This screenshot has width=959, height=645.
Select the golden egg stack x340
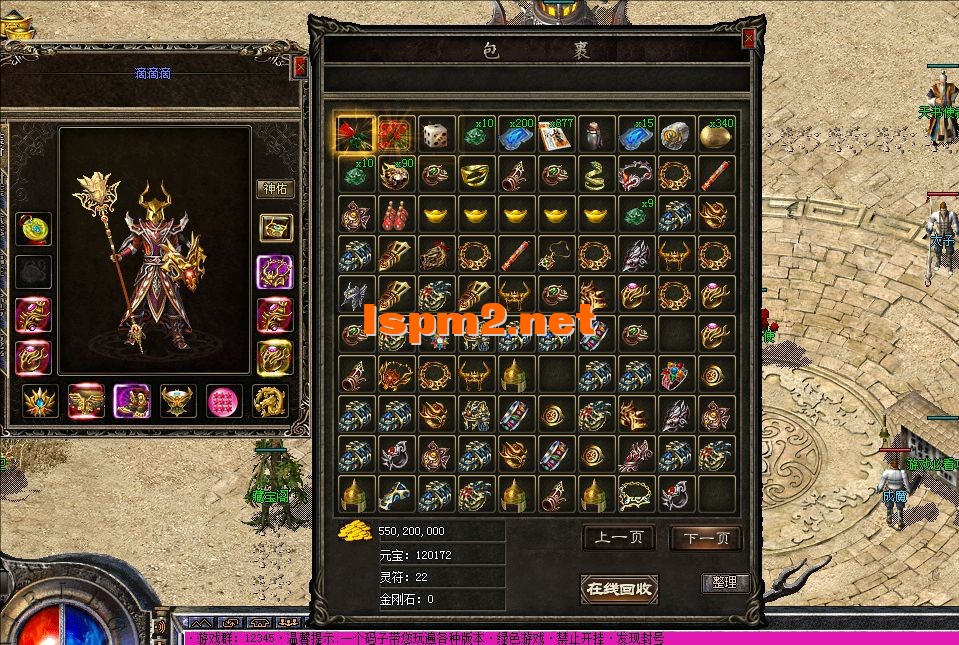[x=715, y=135]
